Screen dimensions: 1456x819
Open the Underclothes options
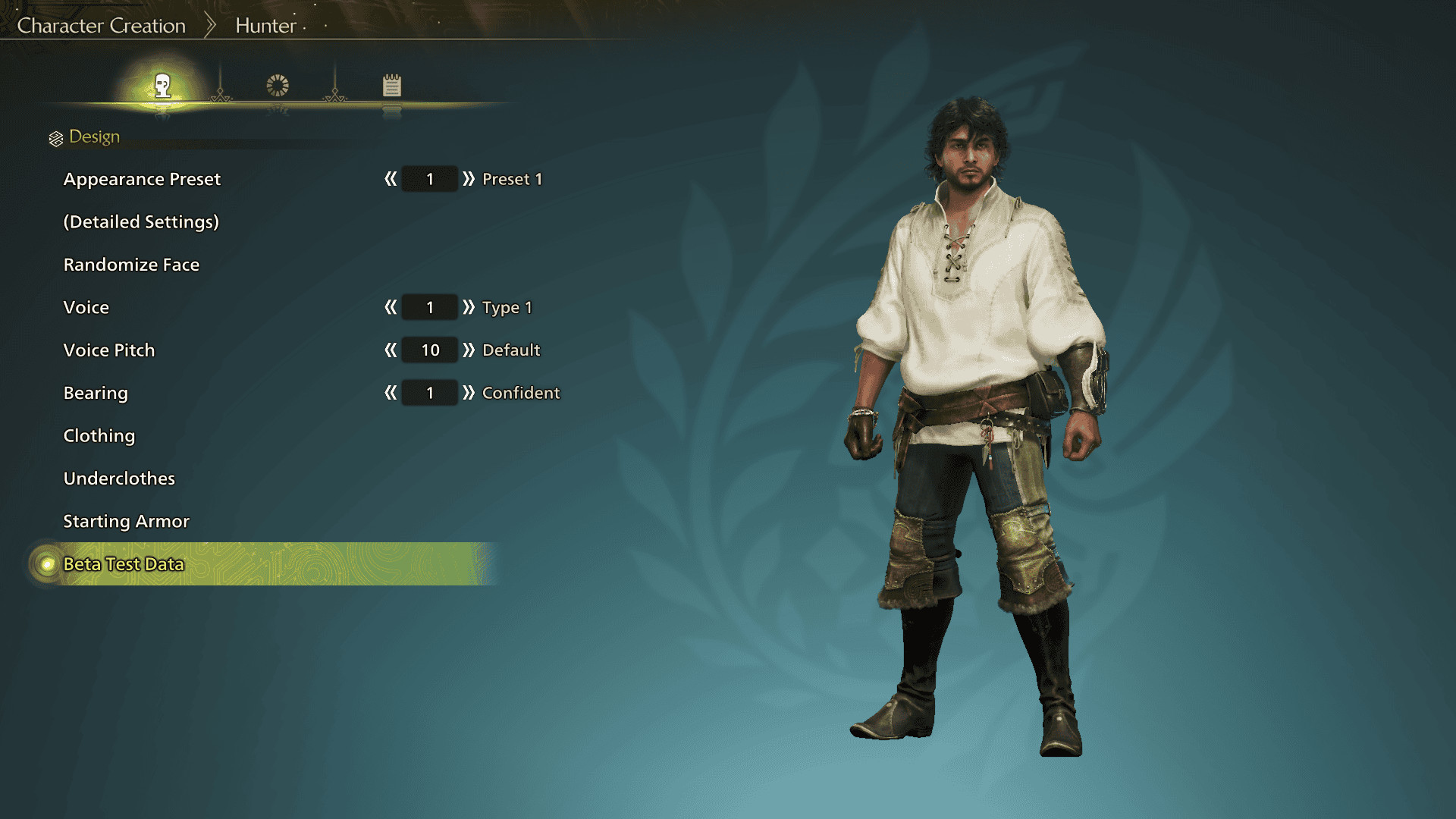pos(118,478)
